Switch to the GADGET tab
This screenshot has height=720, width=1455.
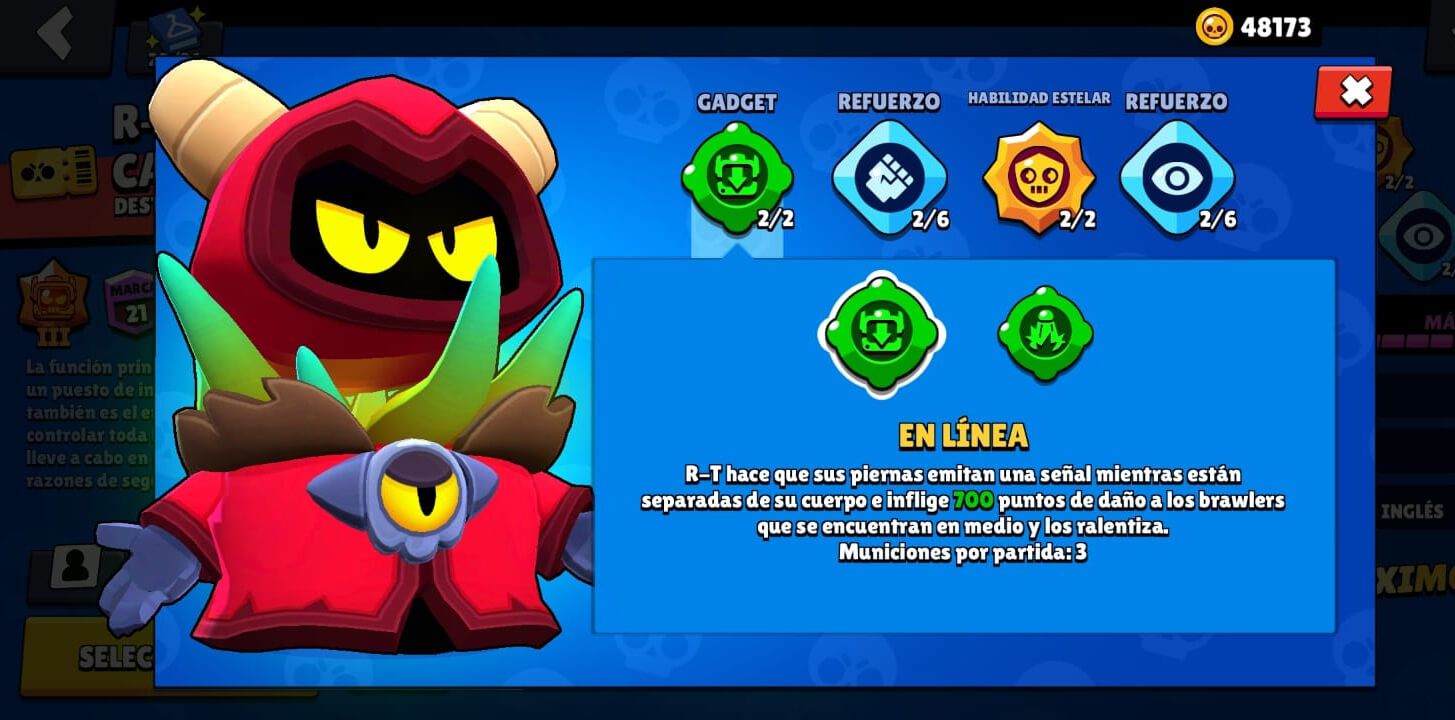(738, 102)
